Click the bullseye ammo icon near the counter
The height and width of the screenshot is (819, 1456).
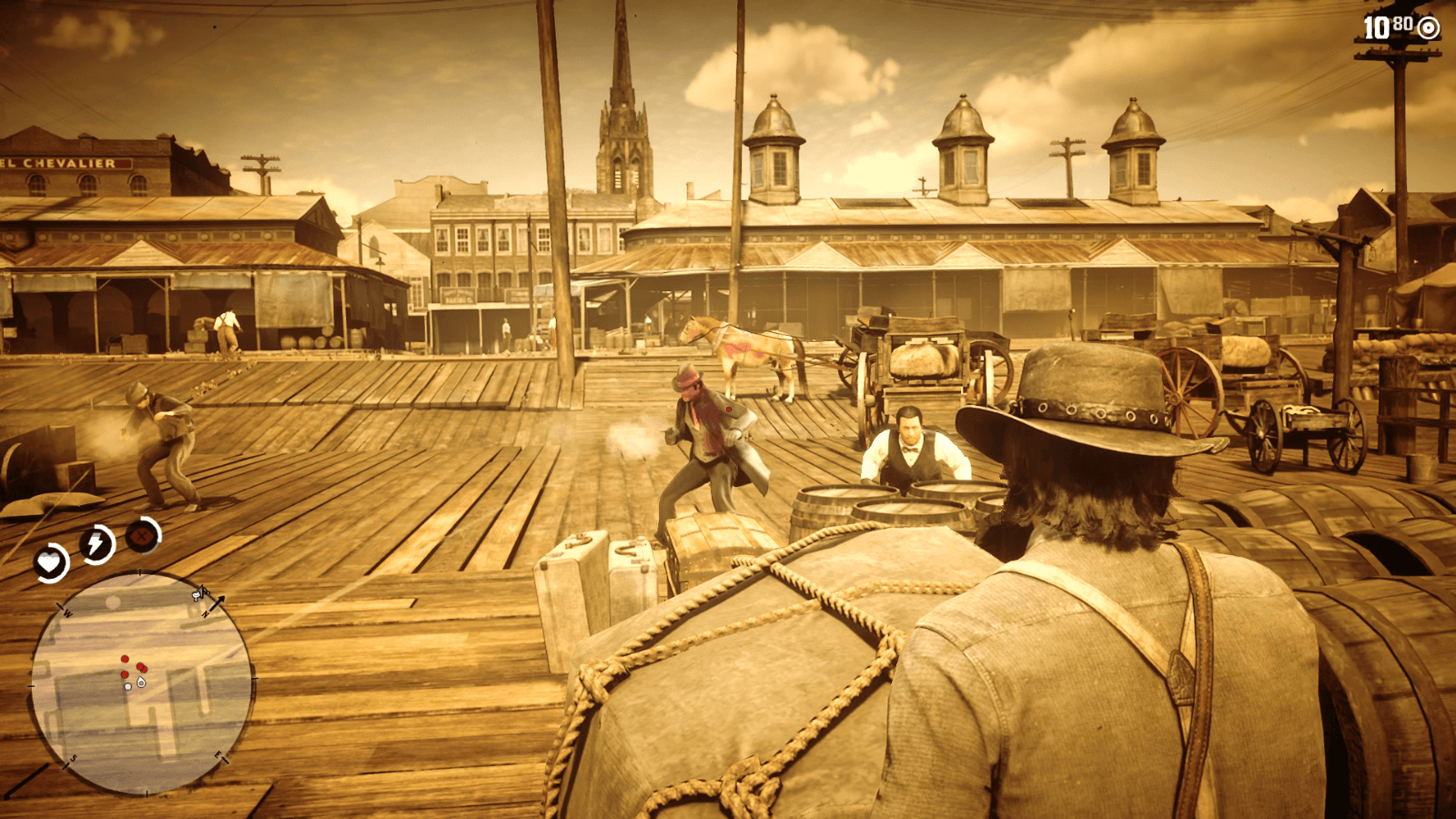click(x=1428, y=28)
